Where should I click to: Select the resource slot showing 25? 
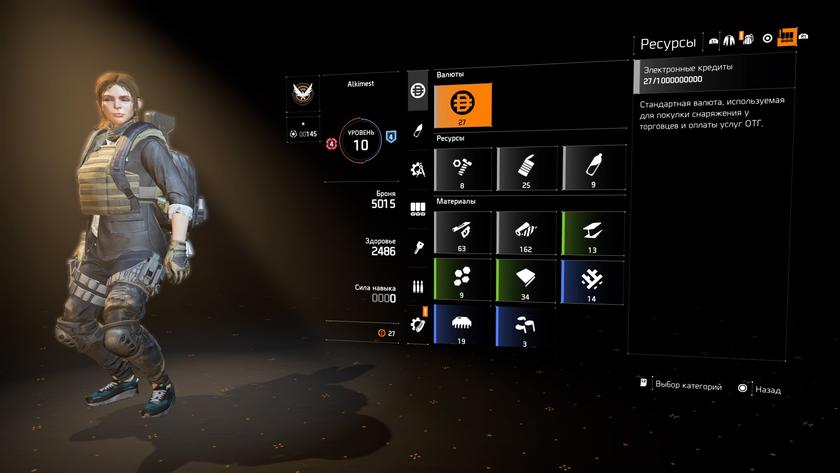[526, 168]
